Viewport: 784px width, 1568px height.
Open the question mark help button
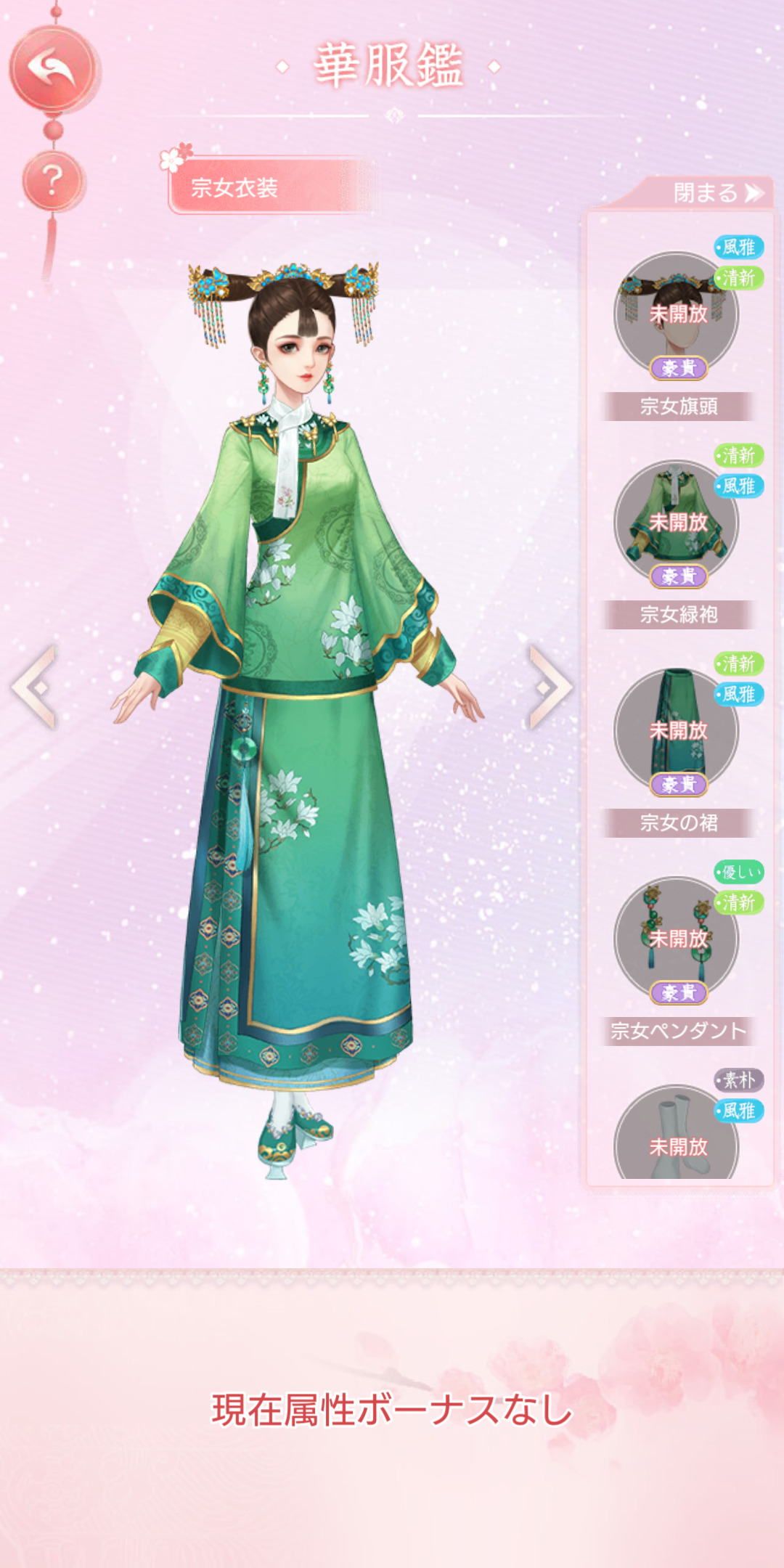[x=52, y=181]
